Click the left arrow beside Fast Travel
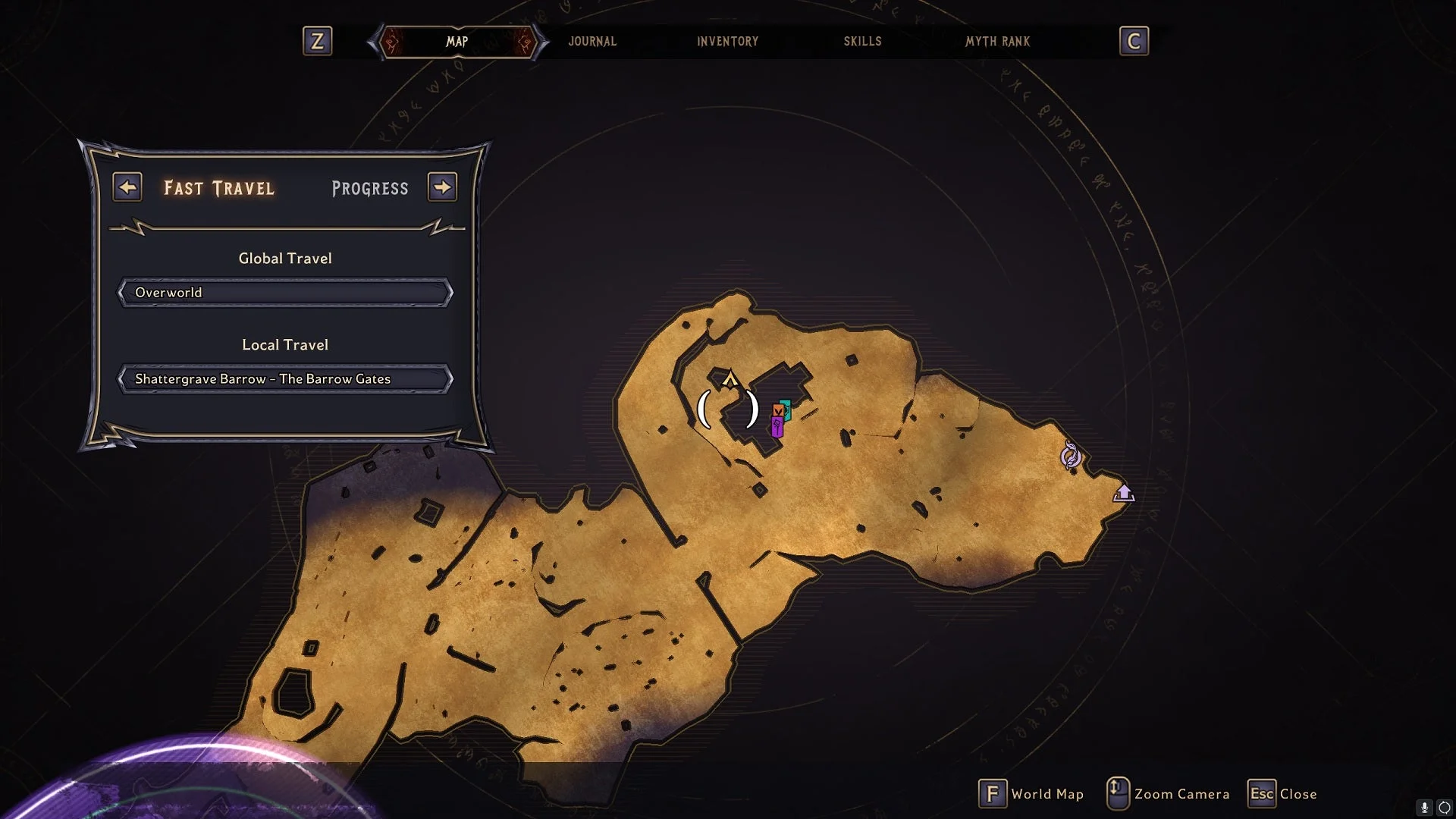Screen dimensions: 1456x819 127,187
